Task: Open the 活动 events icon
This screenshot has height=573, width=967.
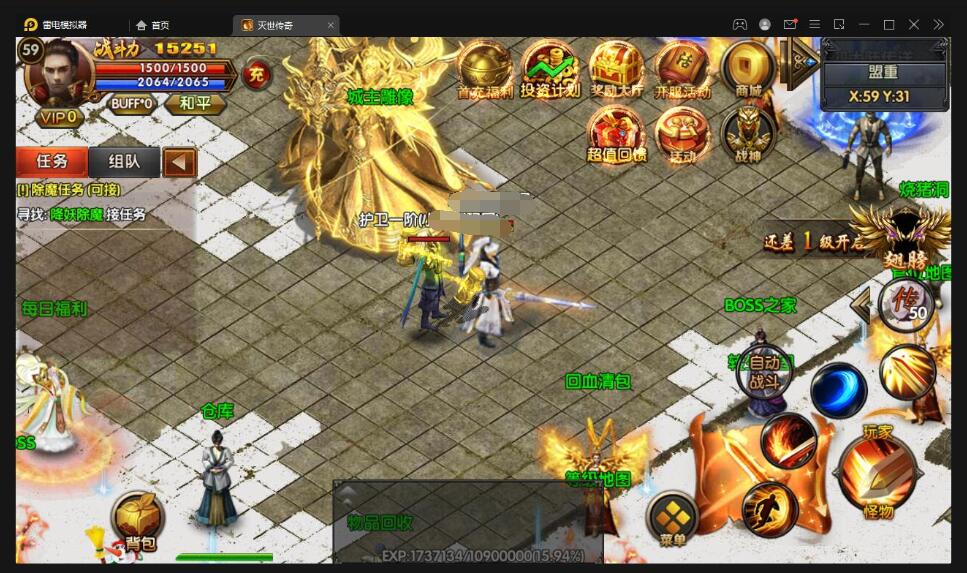Action: pyautogui.click(x=682, y=133)
